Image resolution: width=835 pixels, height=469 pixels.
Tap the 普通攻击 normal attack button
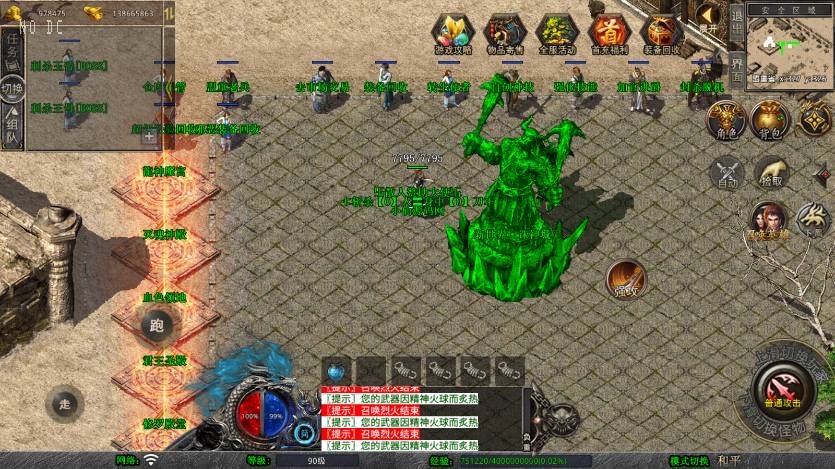point(783,388)
